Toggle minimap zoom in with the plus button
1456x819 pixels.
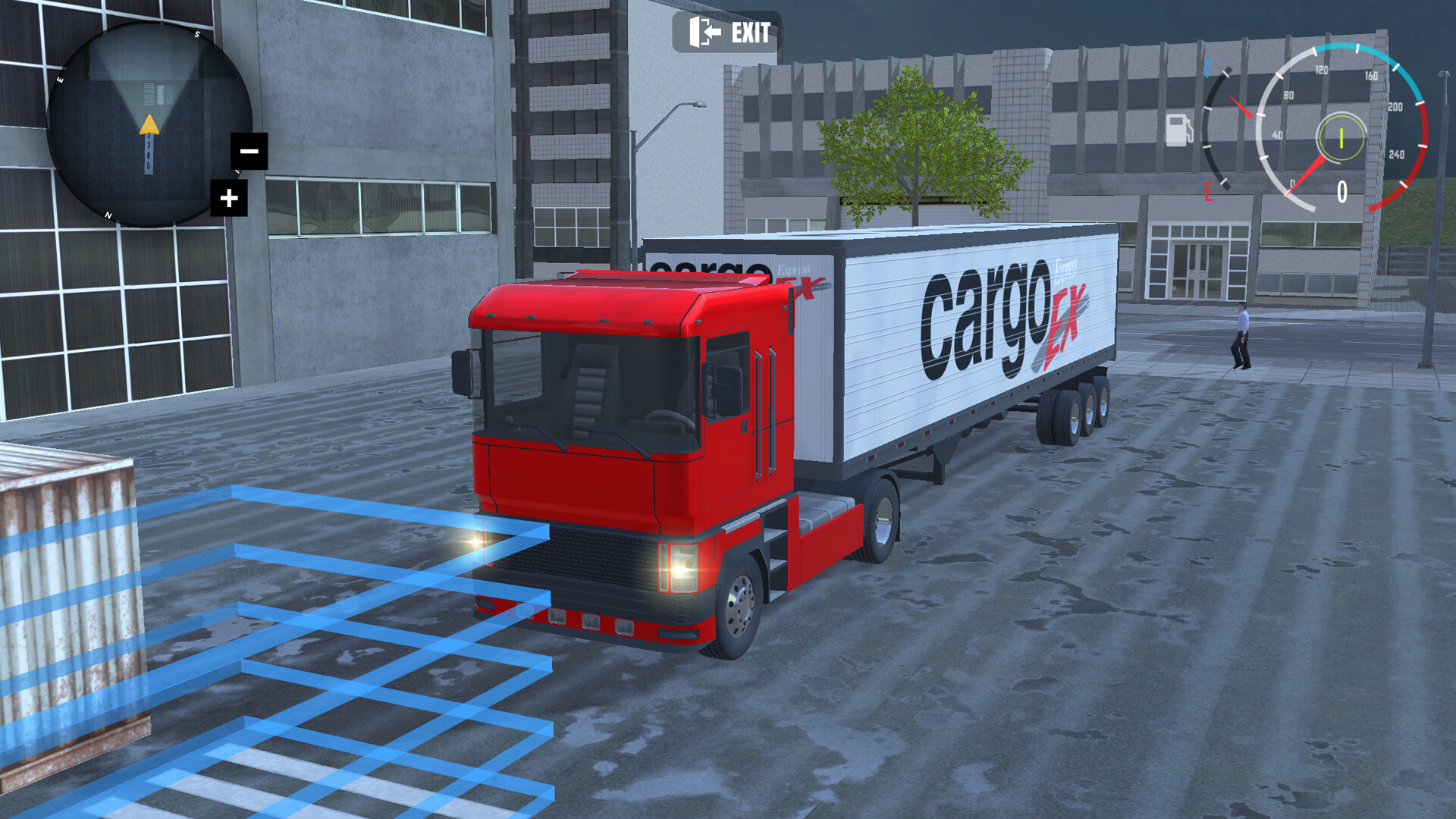[x=229, y=199]
